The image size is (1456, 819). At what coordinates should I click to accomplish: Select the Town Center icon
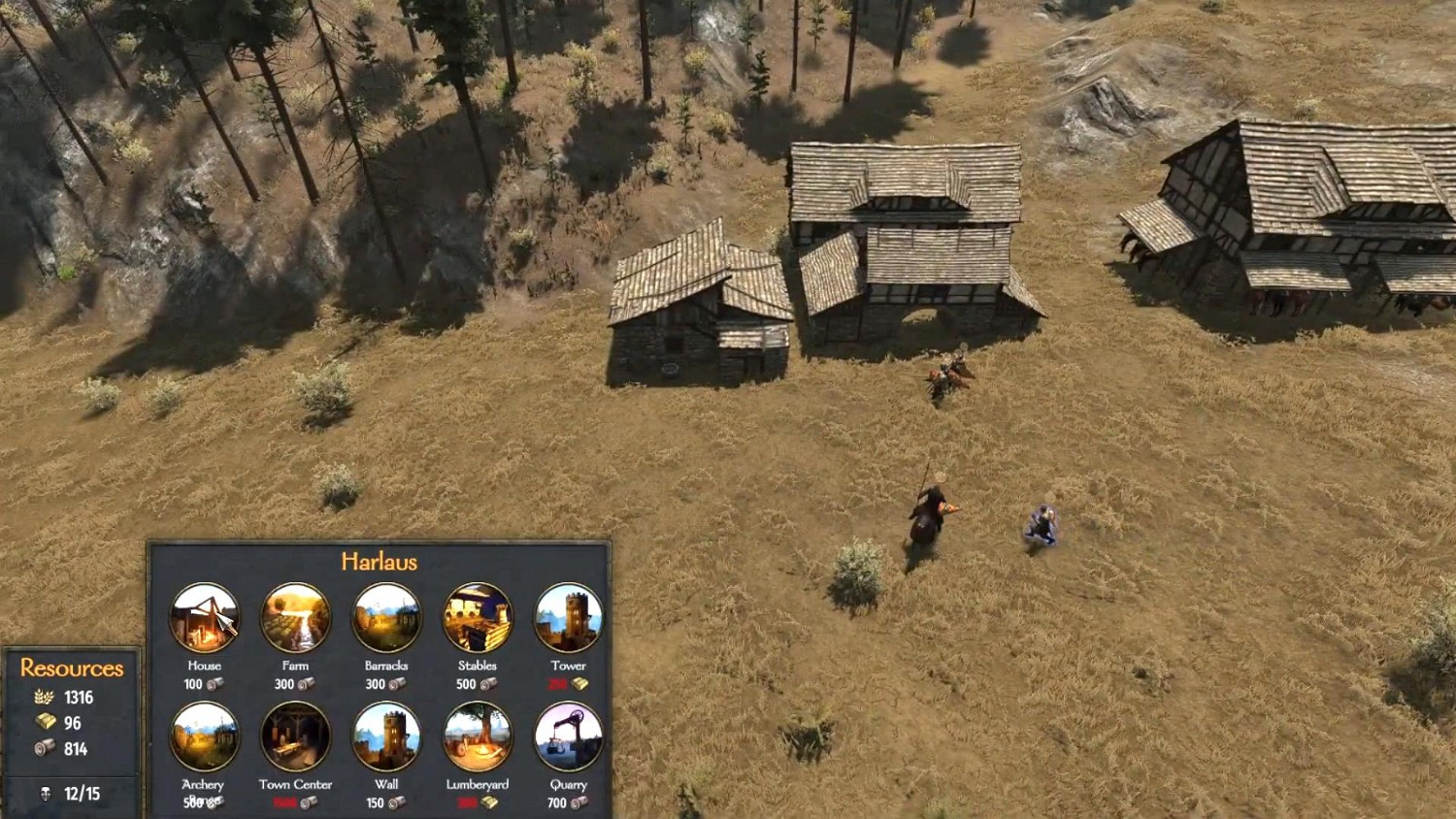coord(294,737)
